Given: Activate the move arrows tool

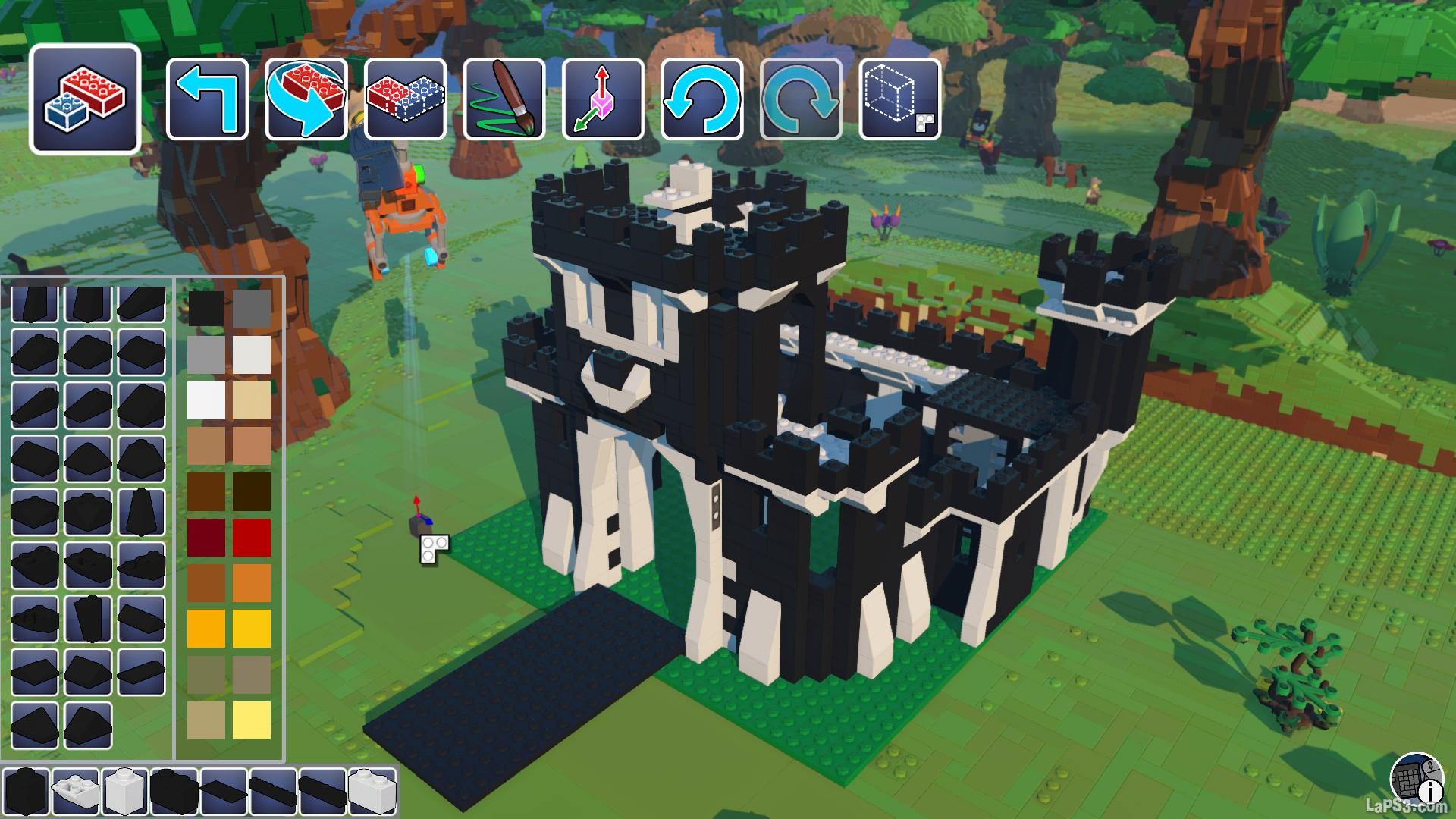Looking at the screenshot, I should (x=604, y=99).
